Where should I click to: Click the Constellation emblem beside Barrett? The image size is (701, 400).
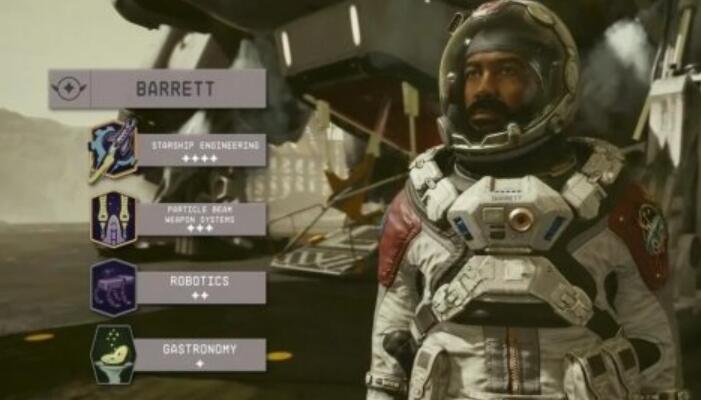point(70,88)
